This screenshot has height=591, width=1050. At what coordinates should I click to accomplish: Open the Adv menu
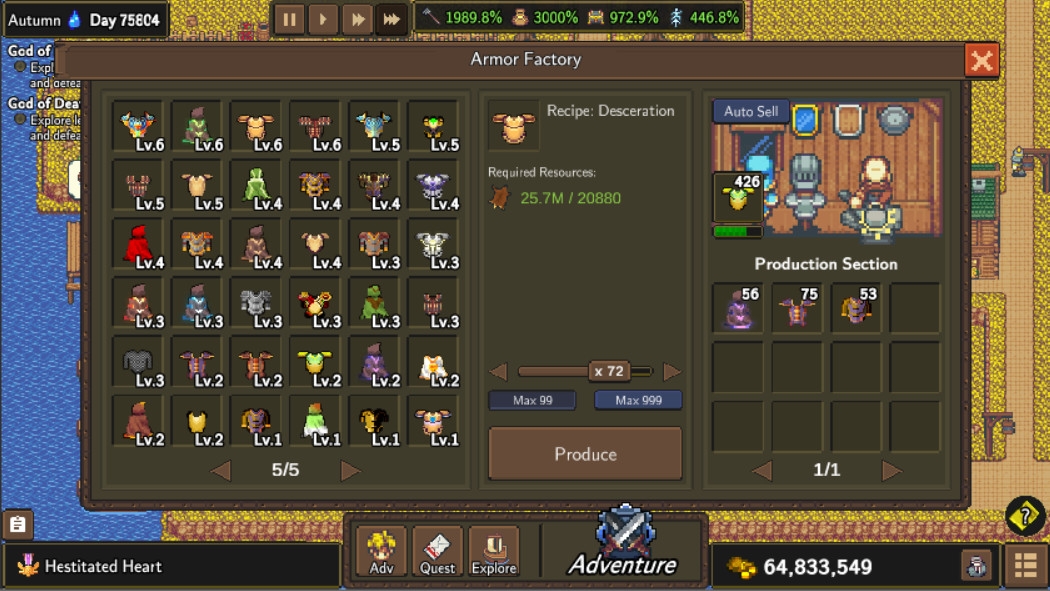[382, 551]
